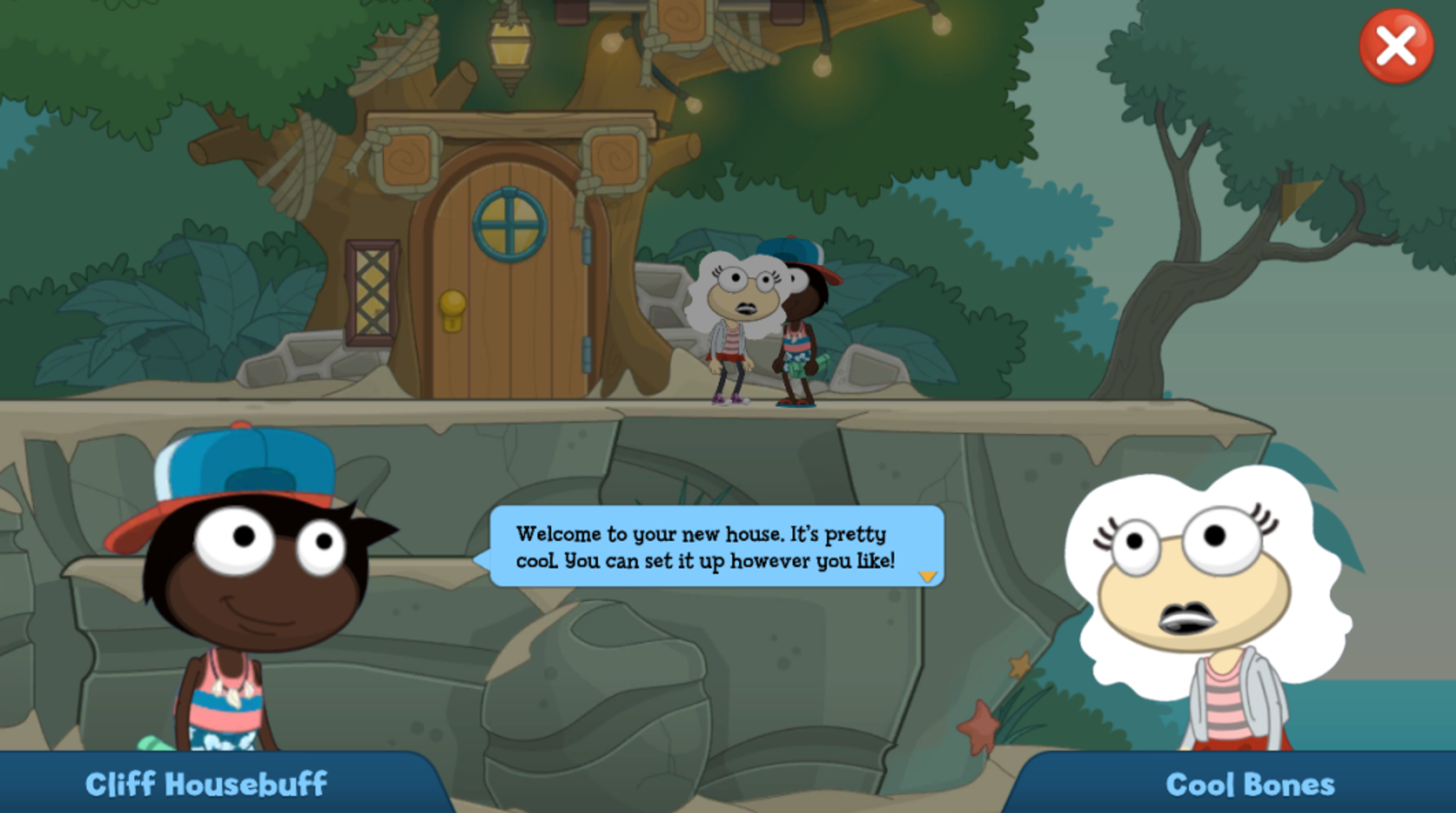The width and height of the screenshot is (1456, 813).
Task: Close the dialogue with the red X
Action: pos(1395,47)
